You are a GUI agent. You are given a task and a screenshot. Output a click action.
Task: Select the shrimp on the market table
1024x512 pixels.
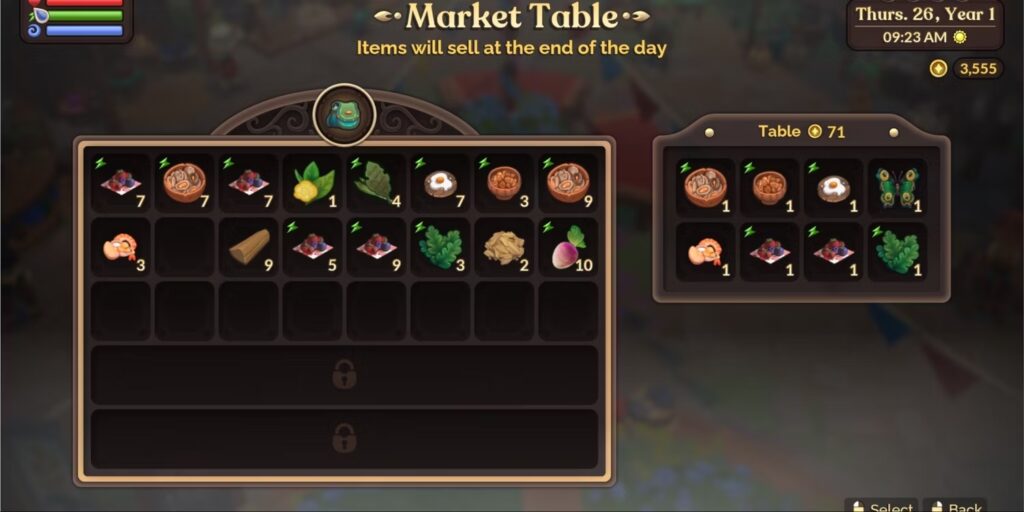pos(705,251)
